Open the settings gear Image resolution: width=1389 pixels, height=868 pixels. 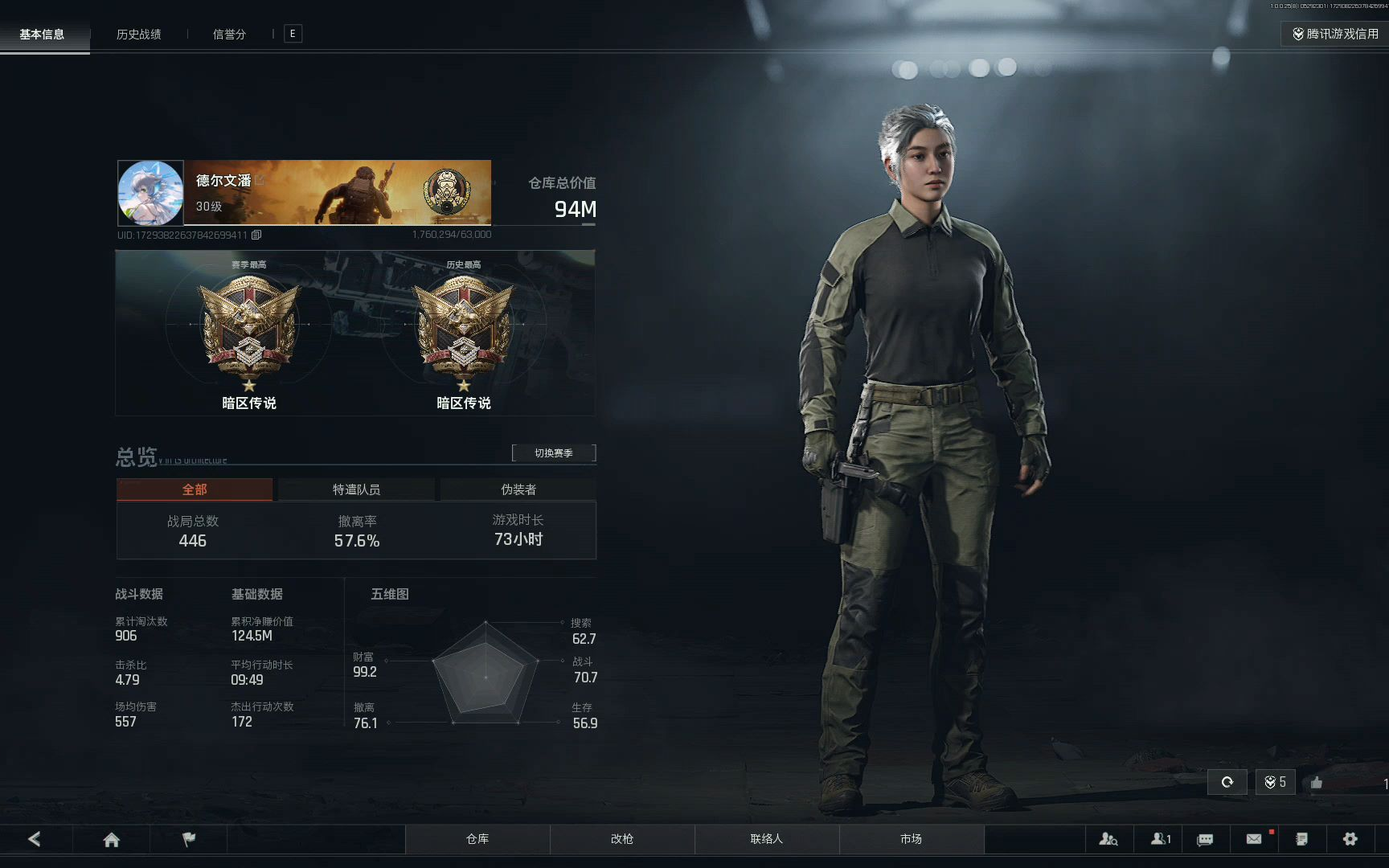coord(1350,839)
